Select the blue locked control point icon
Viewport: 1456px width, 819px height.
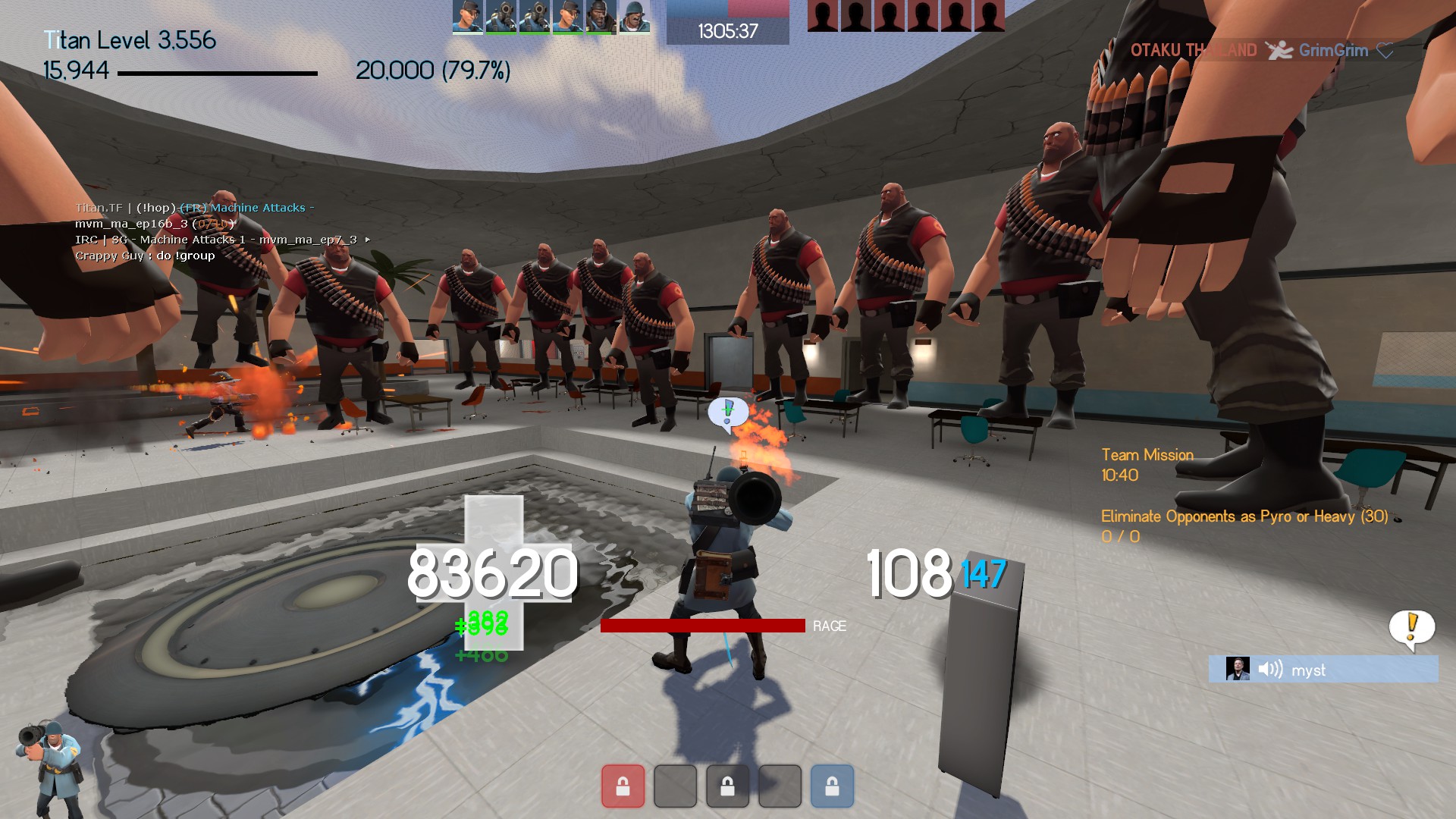click(832, 786)
